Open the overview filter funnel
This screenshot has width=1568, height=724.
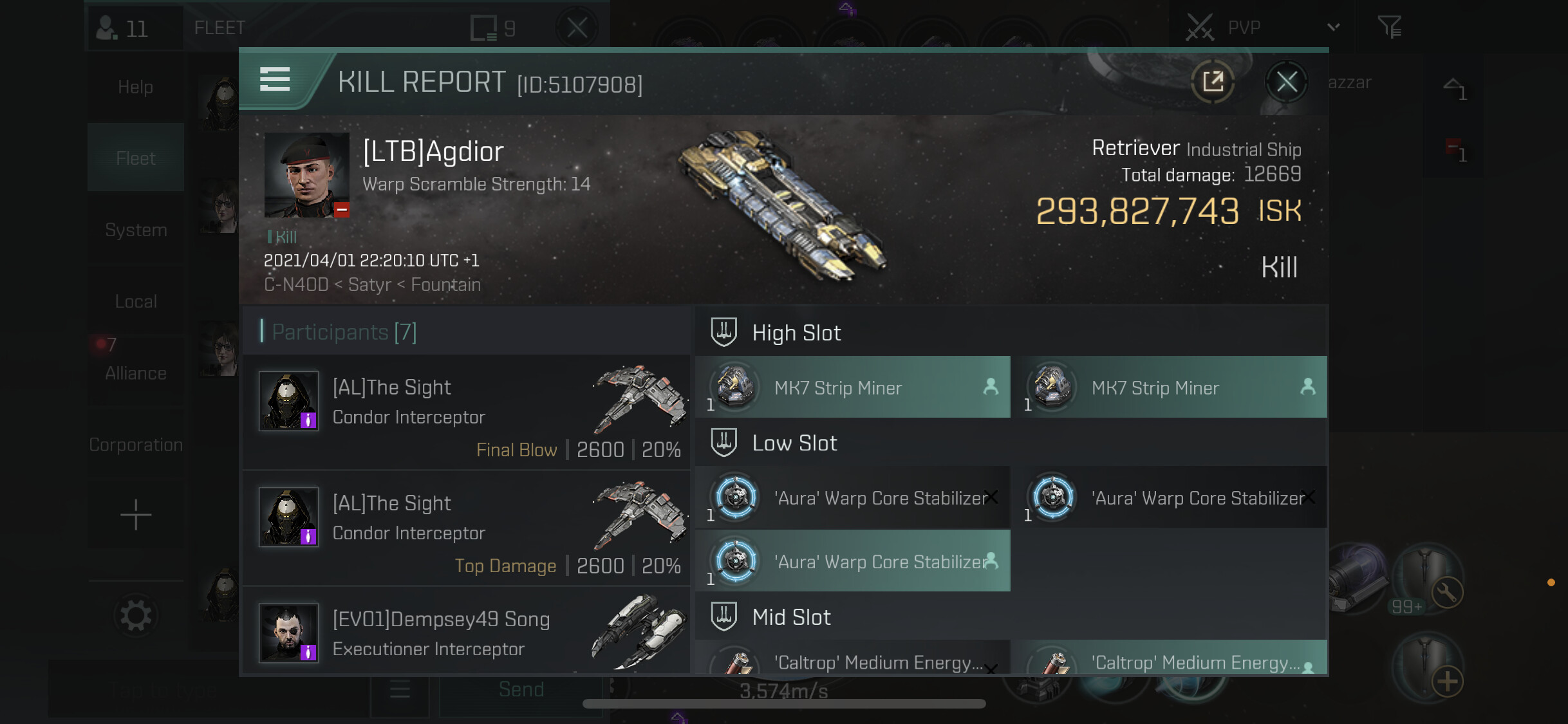[1389, 28]
